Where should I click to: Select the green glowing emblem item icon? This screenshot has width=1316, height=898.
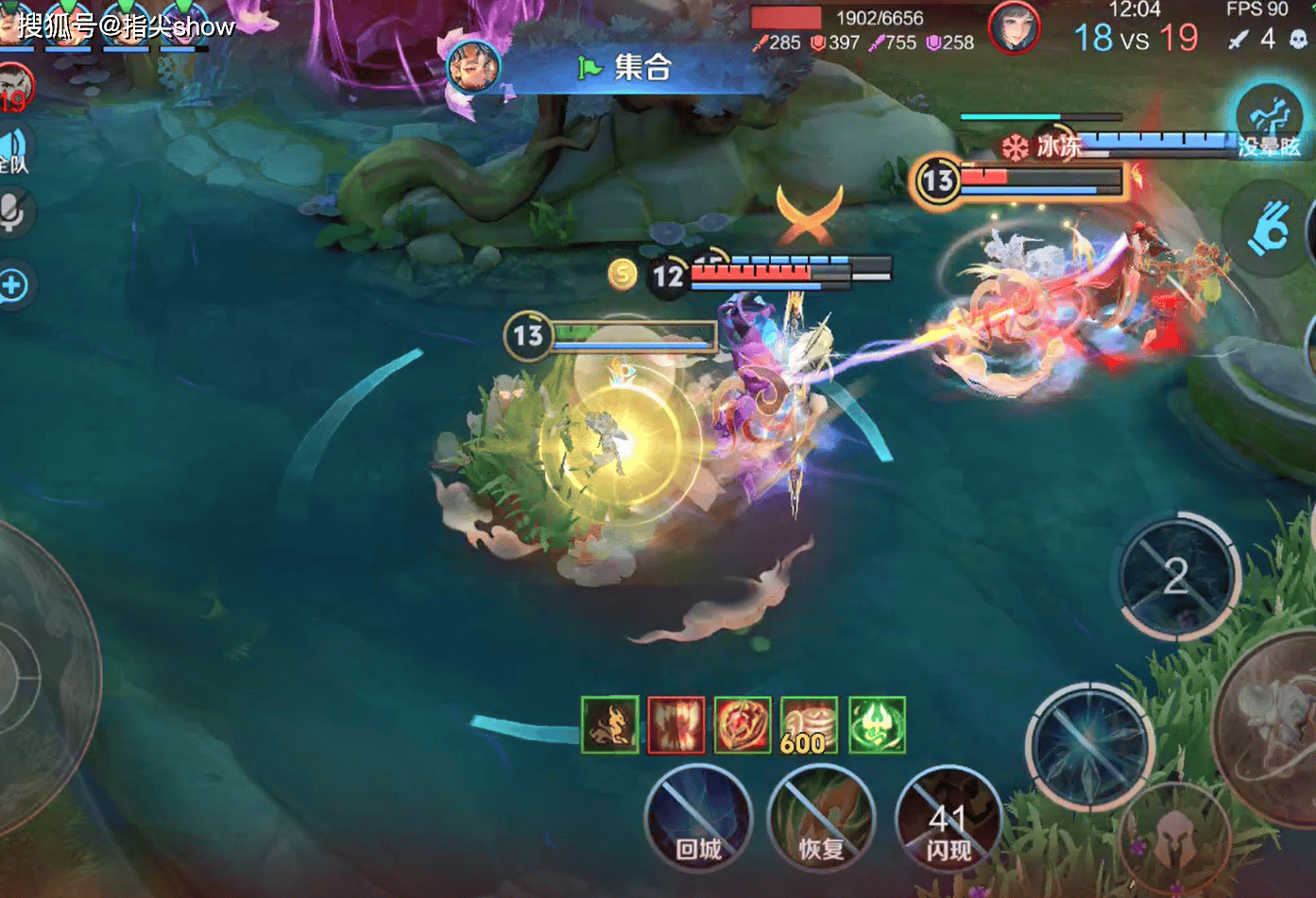pyautogui.click(x=877, y=725)
